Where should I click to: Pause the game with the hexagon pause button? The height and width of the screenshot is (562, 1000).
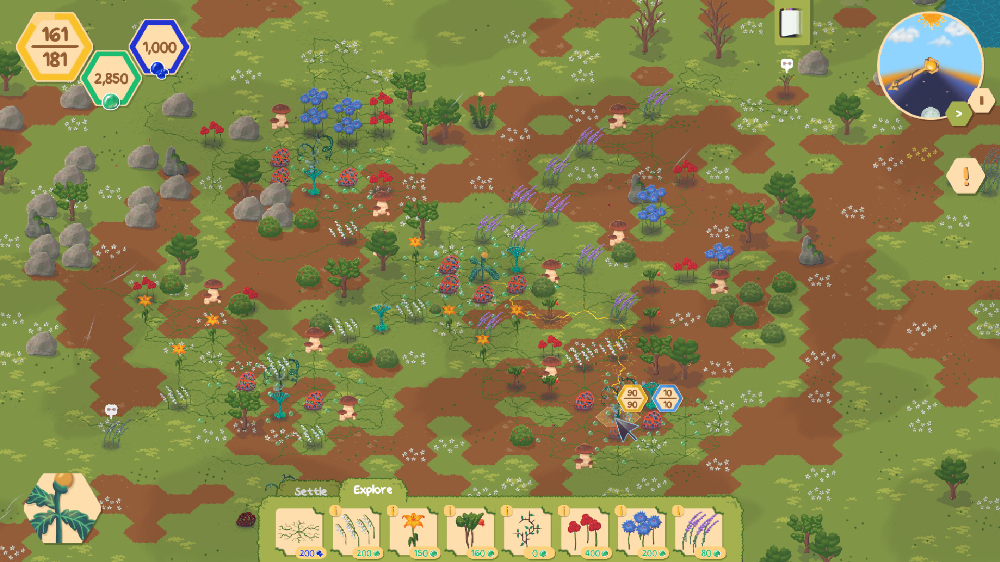[982, 100]
